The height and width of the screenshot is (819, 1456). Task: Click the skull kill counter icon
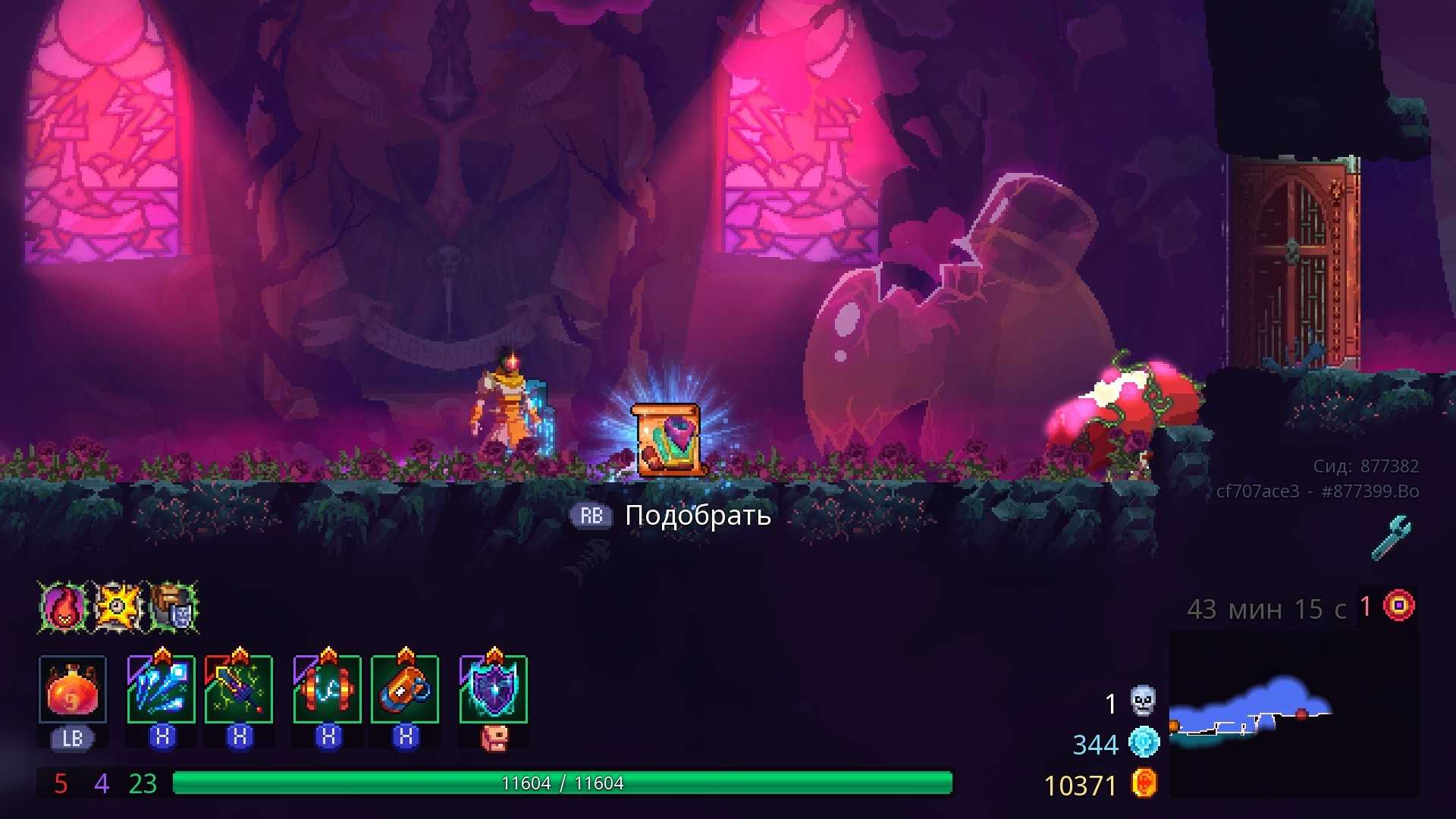[x=1143, y=701]
